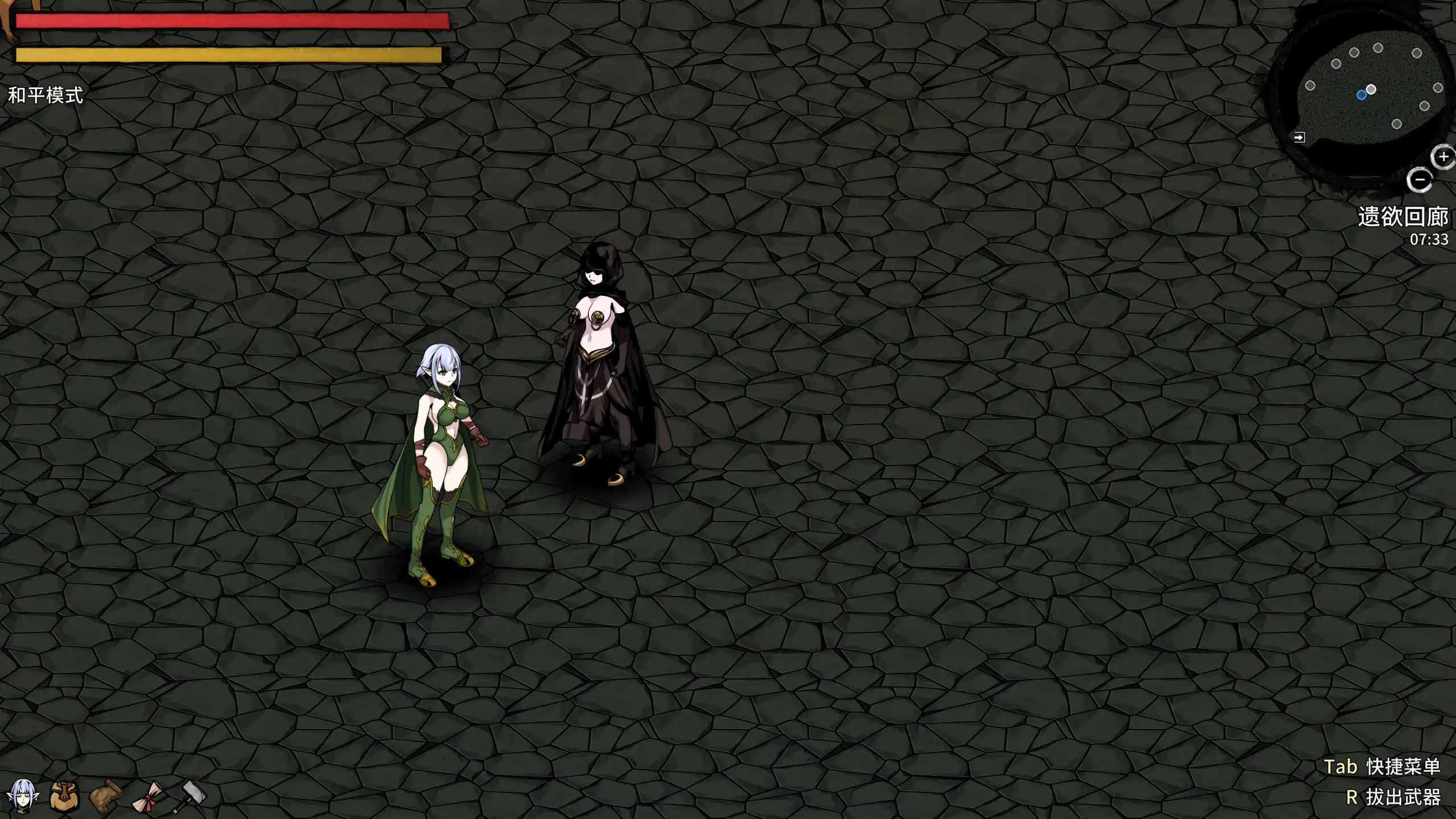
Task: Zoom out the minimap with minus button
Action: point(1420,180)
